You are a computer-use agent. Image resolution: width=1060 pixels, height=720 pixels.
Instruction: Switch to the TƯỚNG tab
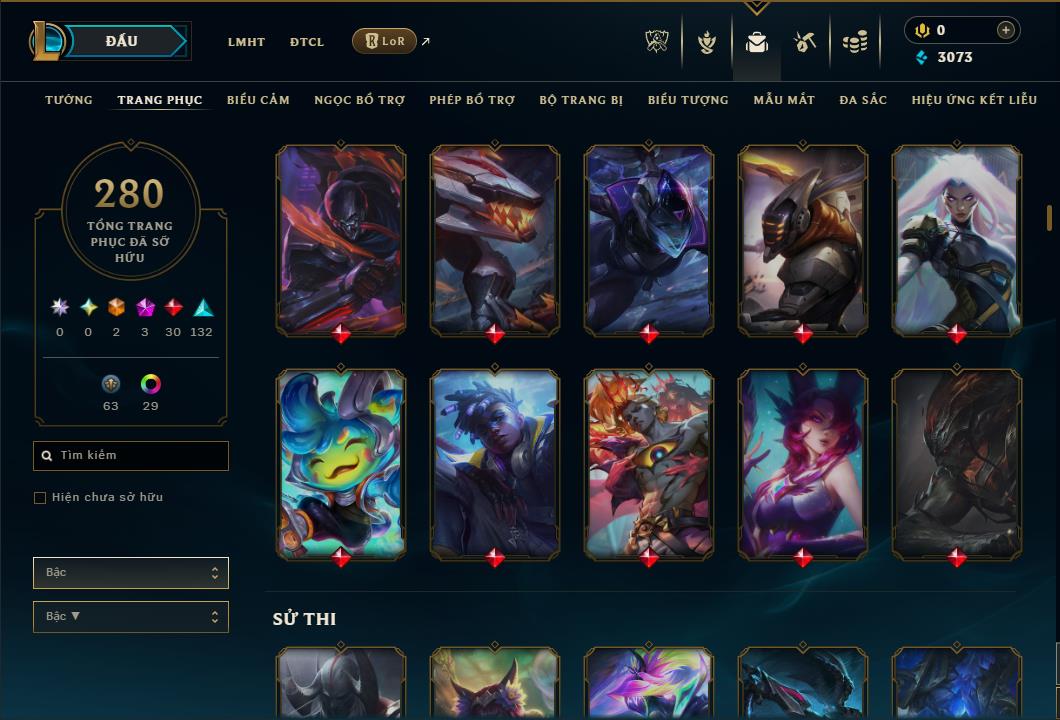pos(69,100)
